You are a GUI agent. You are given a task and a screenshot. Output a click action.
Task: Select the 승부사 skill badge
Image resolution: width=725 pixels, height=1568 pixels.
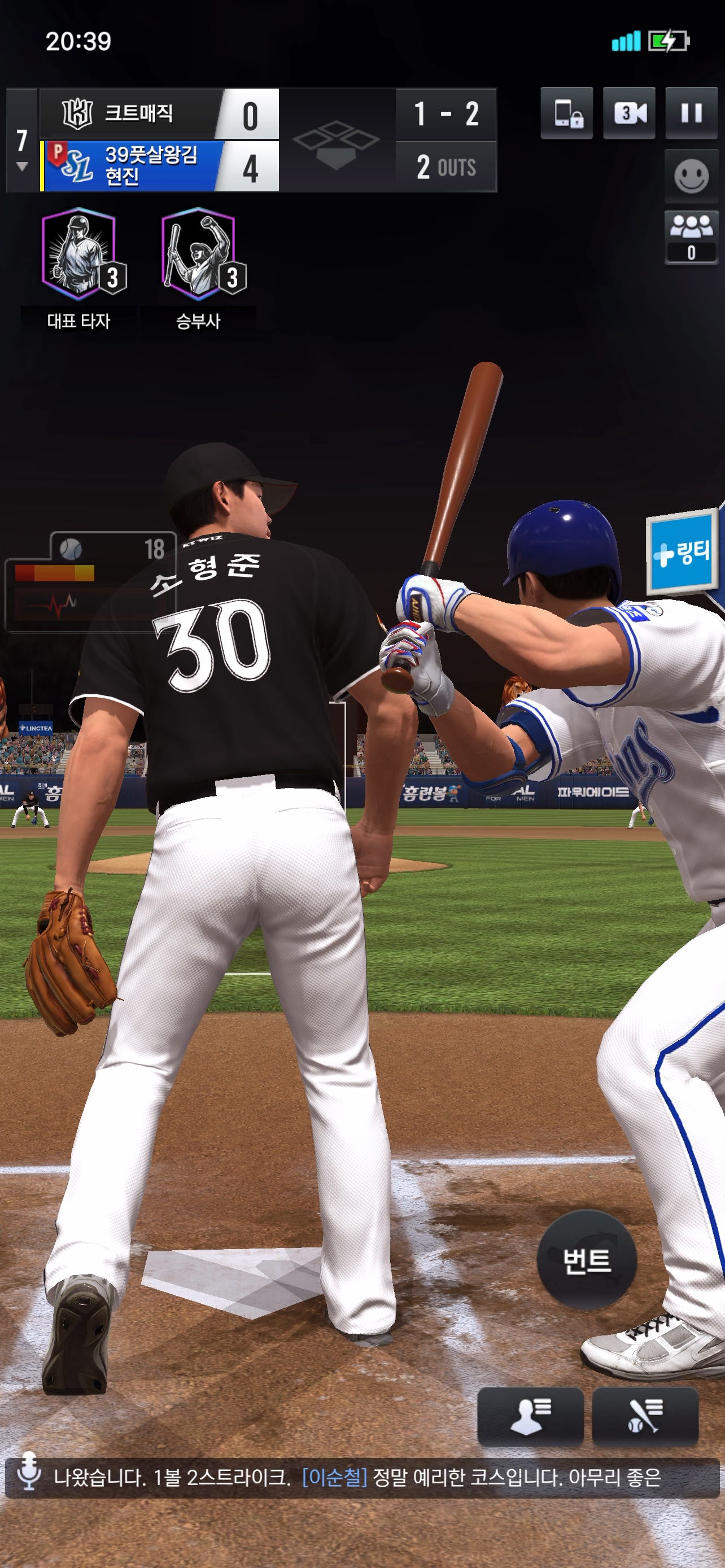coord(198,256)
